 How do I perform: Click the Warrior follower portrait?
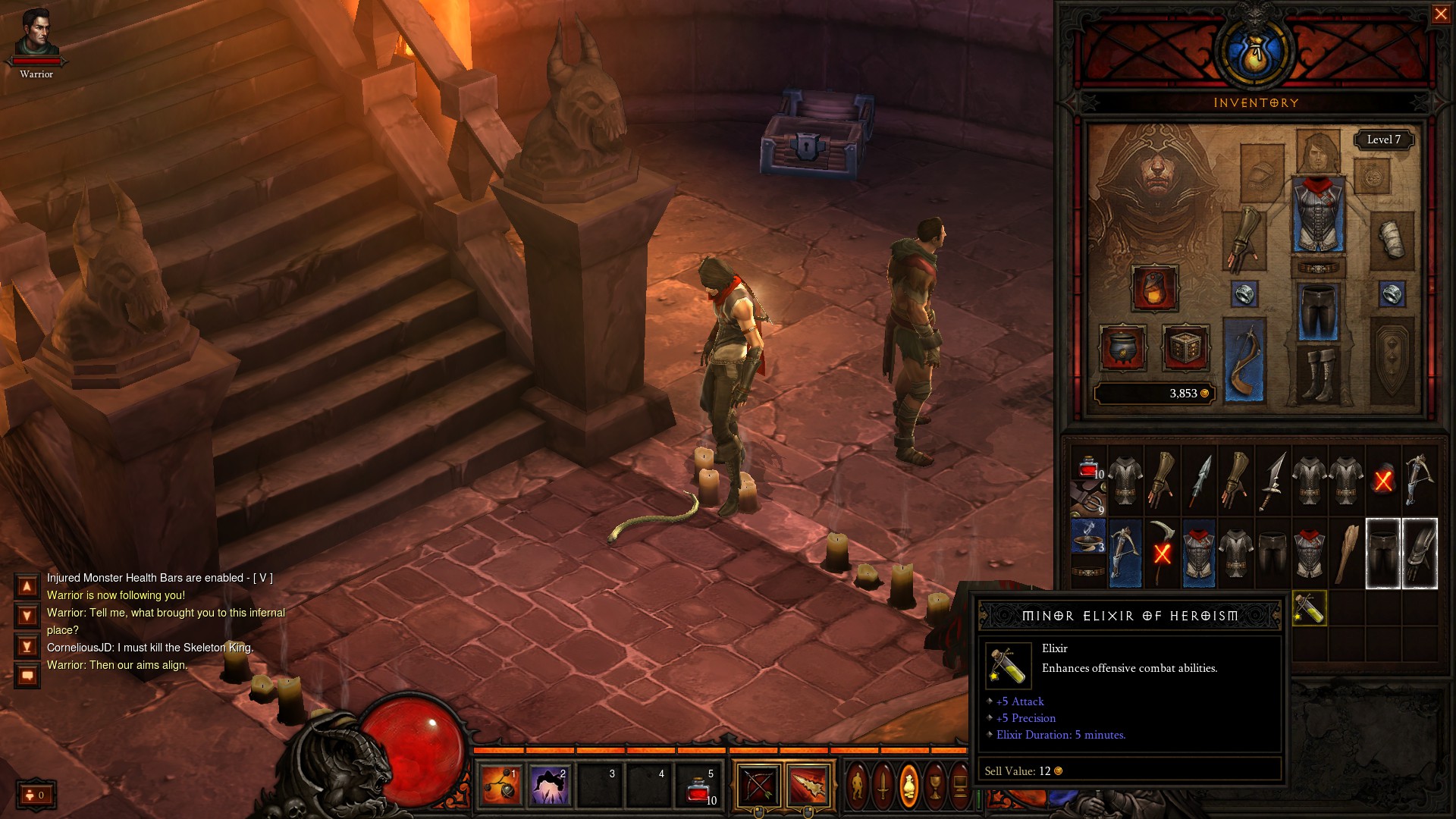click(x=36, y=33)
